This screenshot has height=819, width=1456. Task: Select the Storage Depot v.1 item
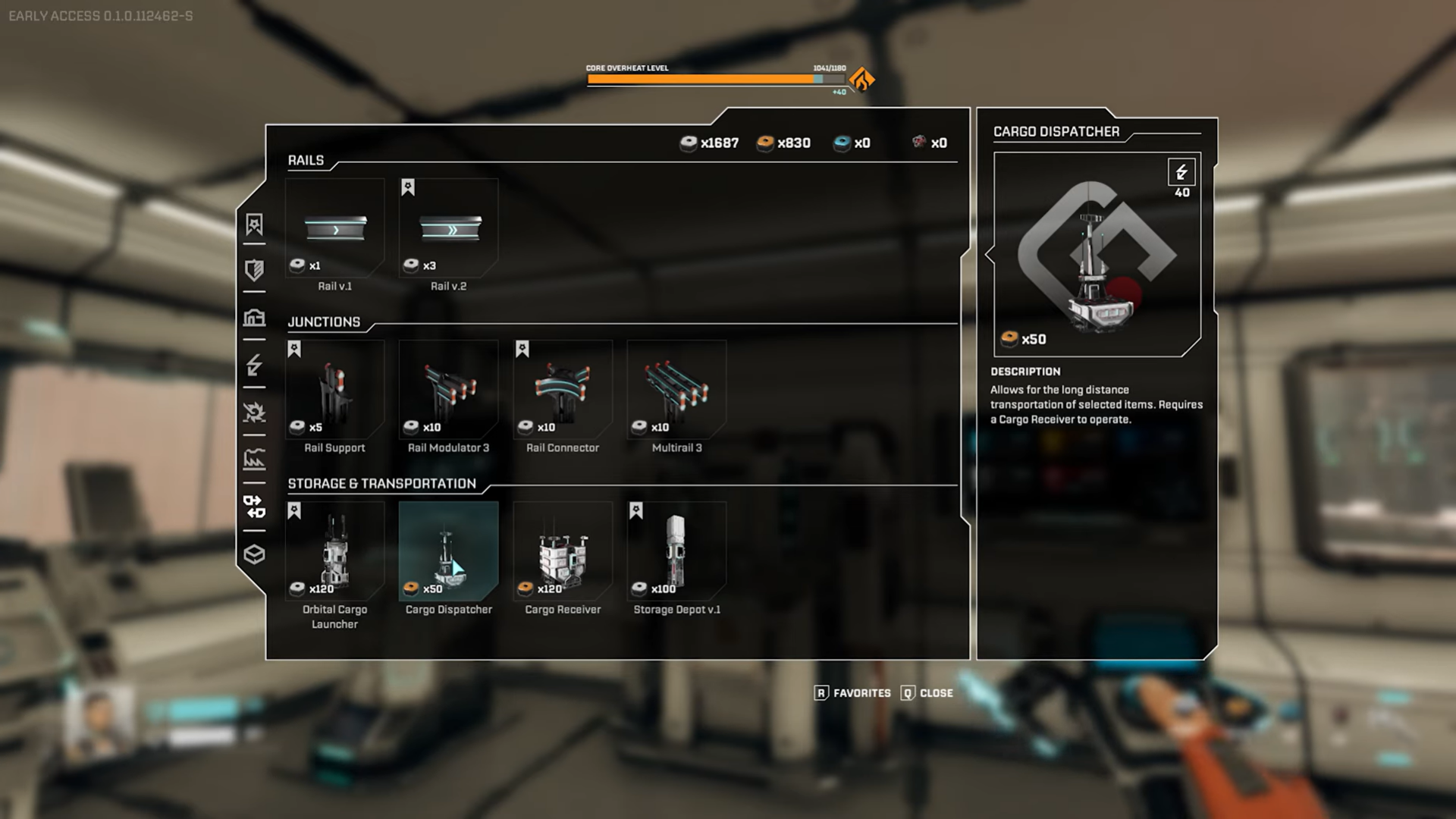point(676,551)
